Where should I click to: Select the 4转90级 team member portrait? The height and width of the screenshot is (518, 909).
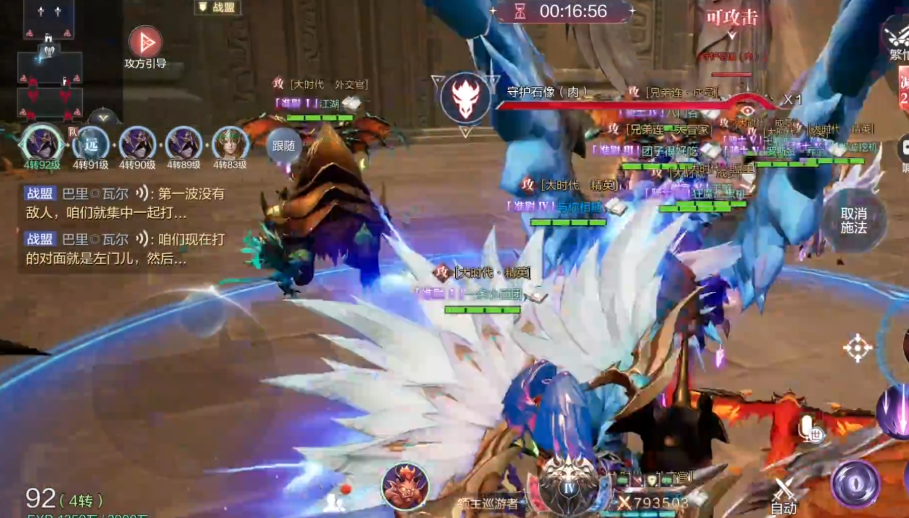138,144
